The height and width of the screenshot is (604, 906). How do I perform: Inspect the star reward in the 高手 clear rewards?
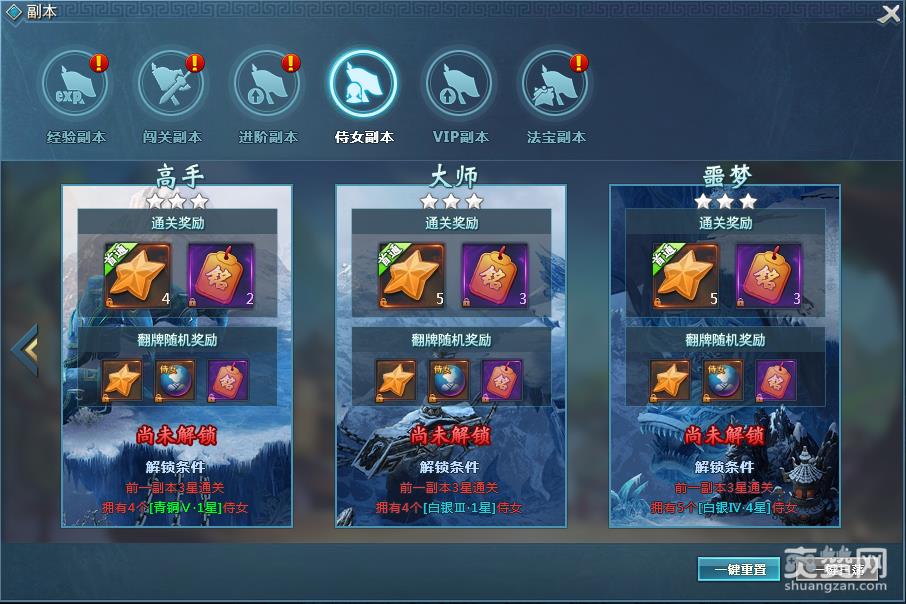coord(138,274)
